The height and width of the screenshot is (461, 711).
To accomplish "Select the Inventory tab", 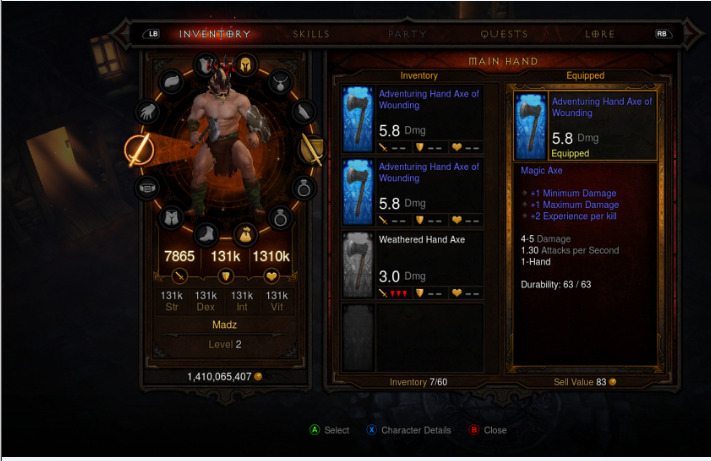I will tap(215, 34).
